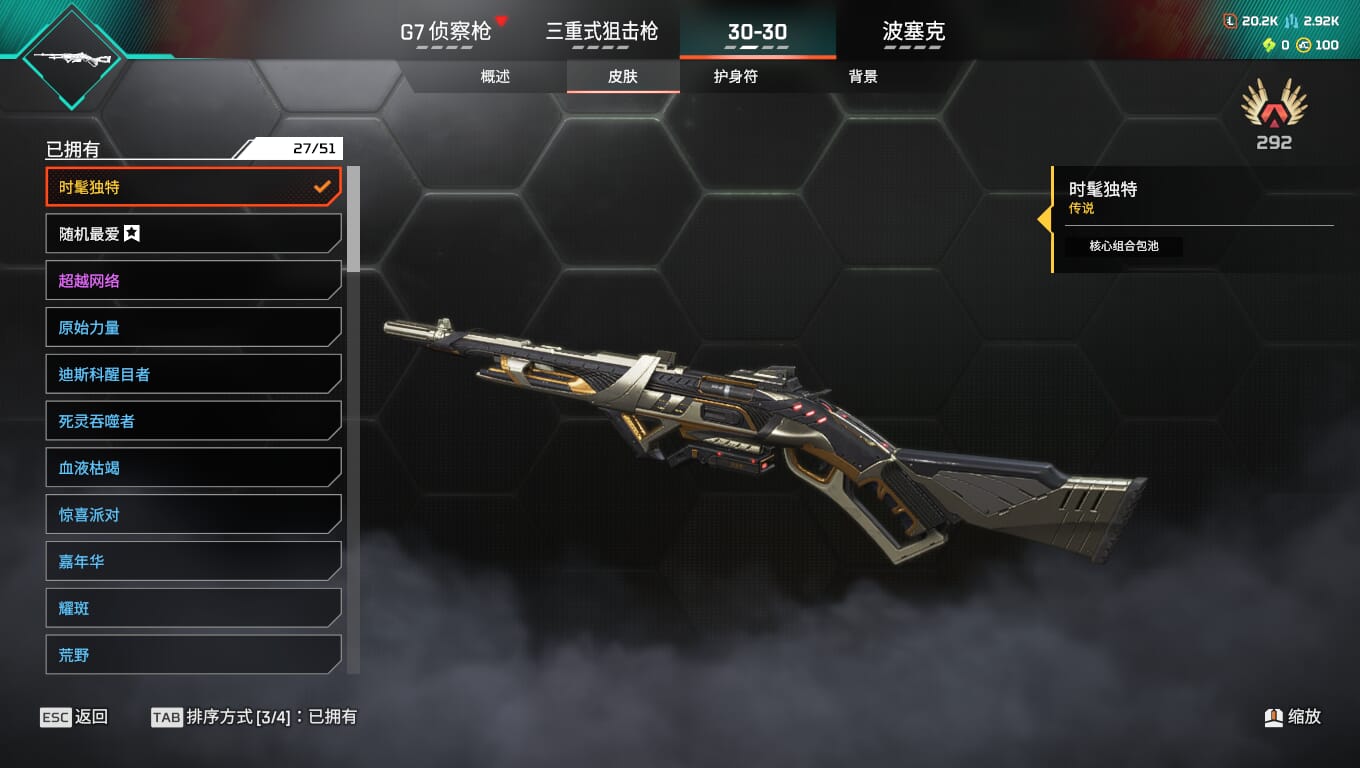Pick the 原始力量 skin

tap(193, 328)
